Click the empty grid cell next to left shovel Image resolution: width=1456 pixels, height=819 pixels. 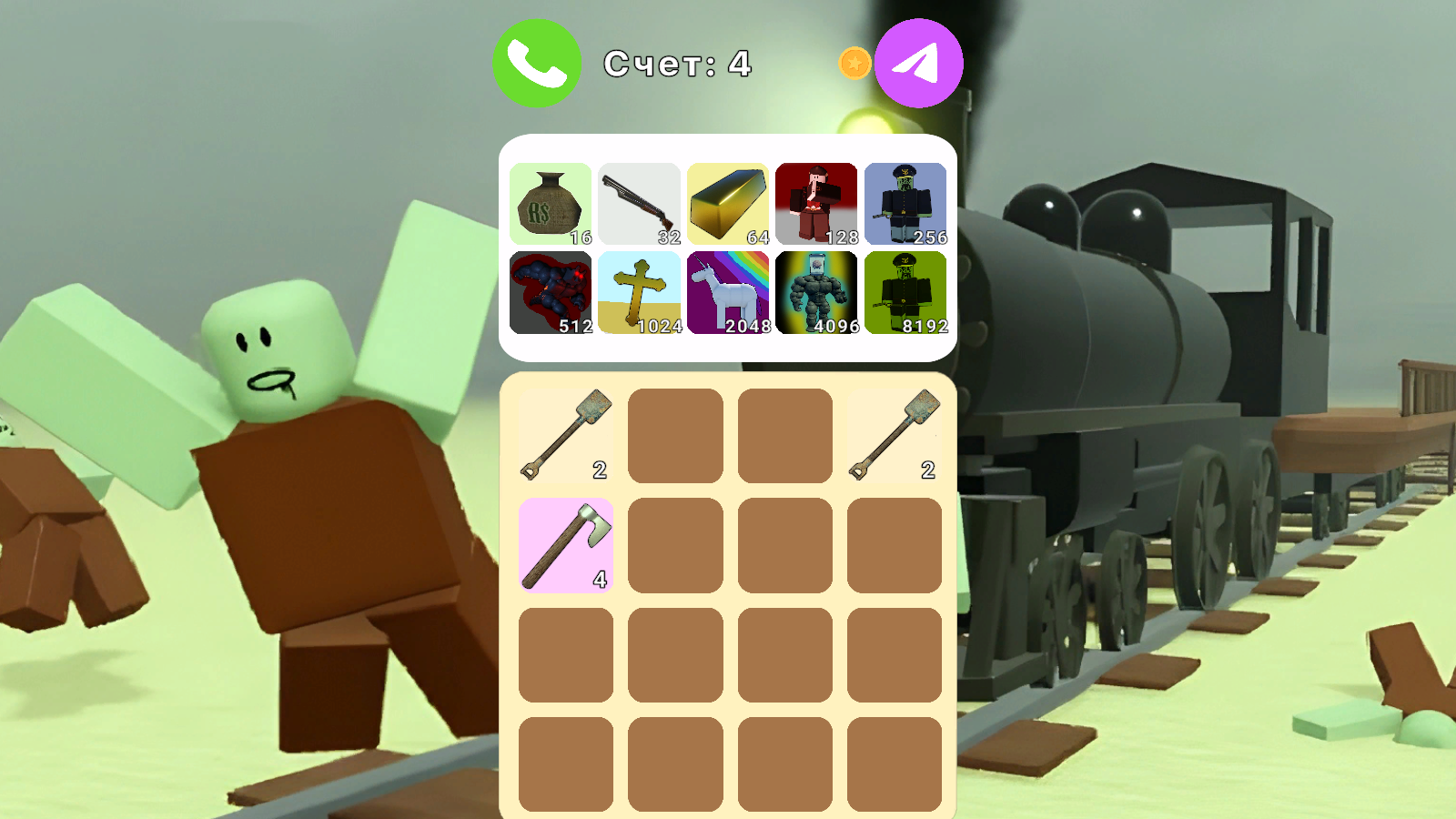coord(675,433)
